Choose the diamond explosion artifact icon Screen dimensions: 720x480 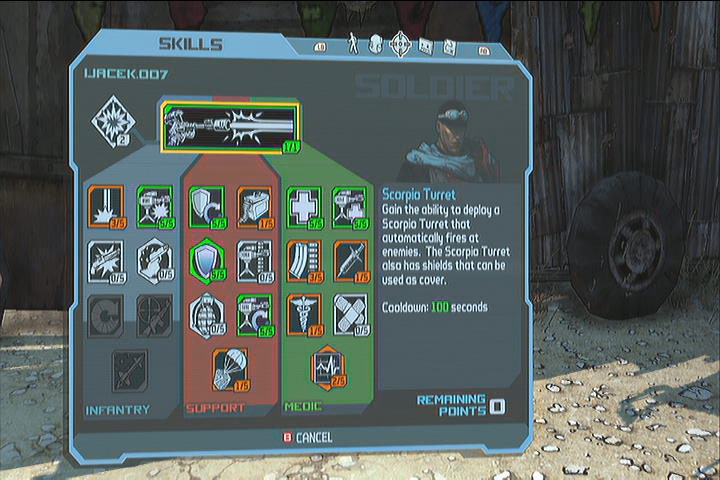click(x=112, y=122)
